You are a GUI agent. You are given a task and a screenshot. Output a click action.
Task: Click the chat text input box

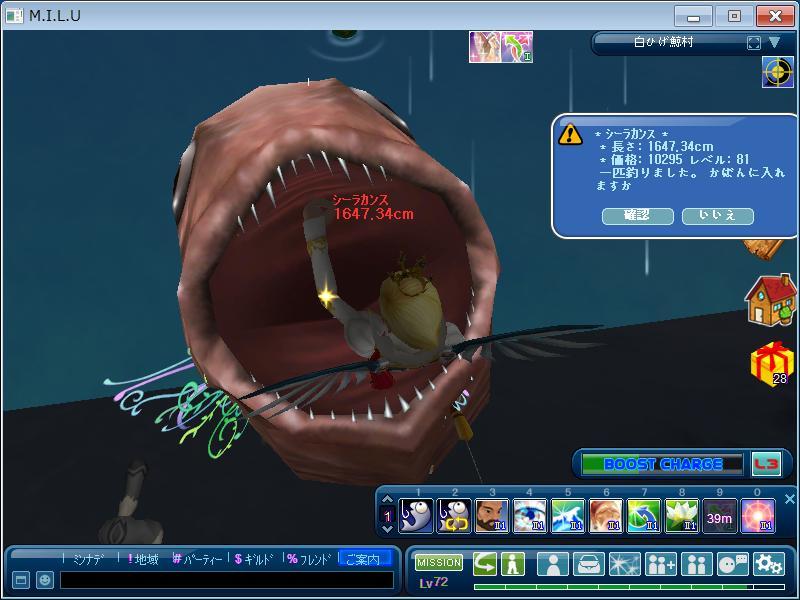225,580
